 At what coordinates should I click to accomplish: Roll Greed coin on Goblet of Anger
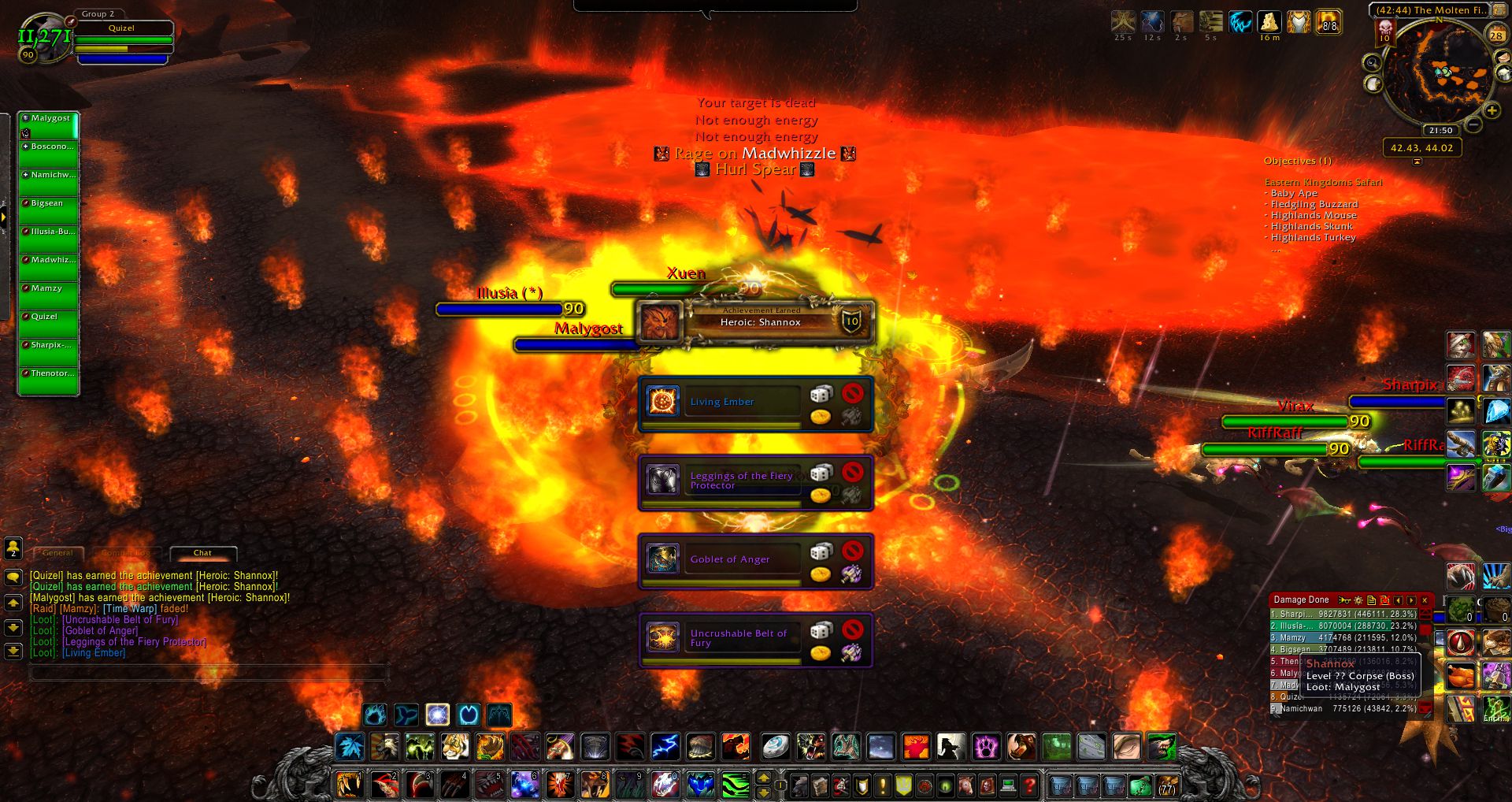[821, 574]
